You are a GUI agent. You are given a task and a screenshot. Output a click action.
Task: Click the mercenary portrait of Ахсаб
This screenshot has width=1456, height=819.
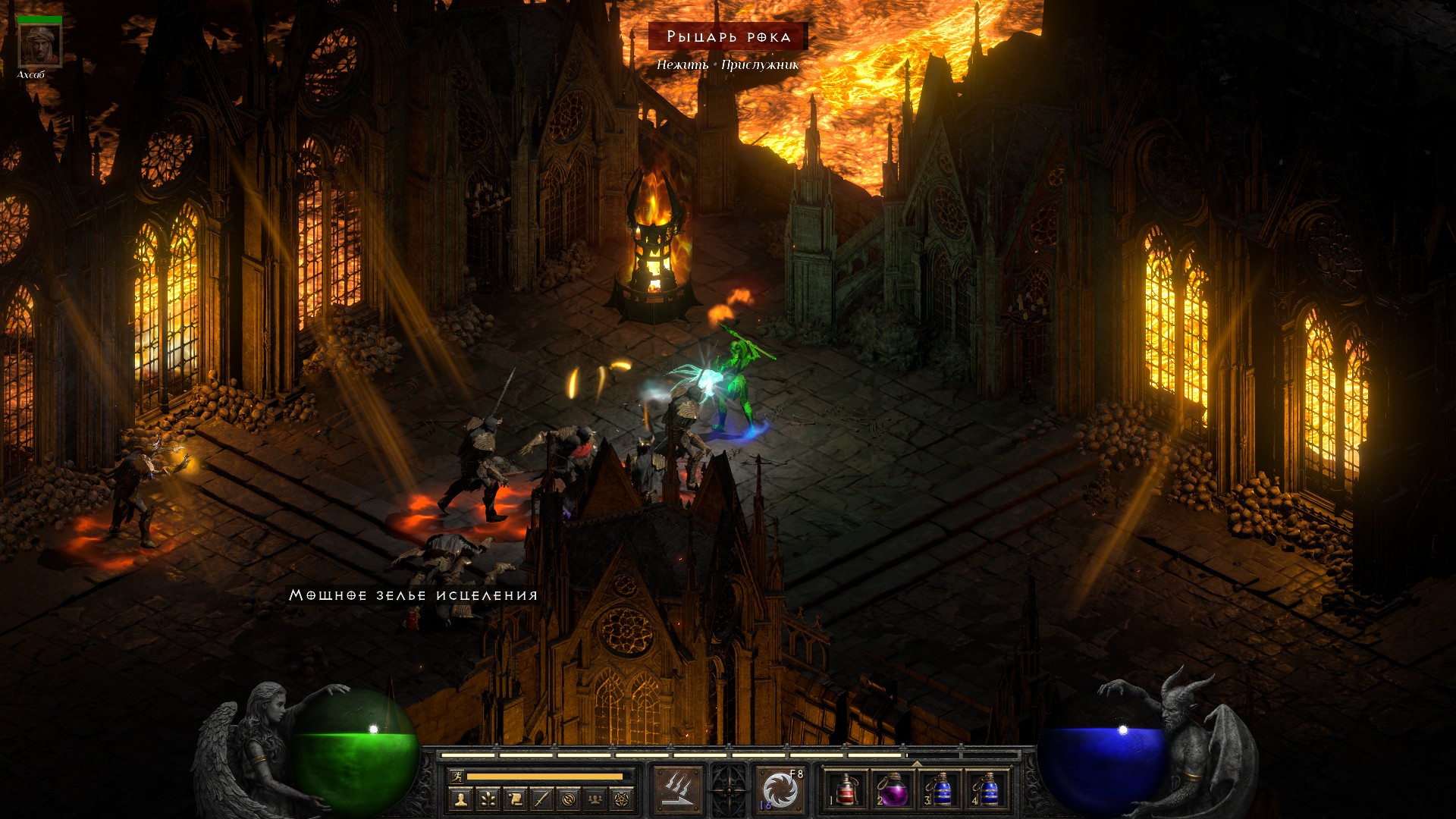[39, 45]
